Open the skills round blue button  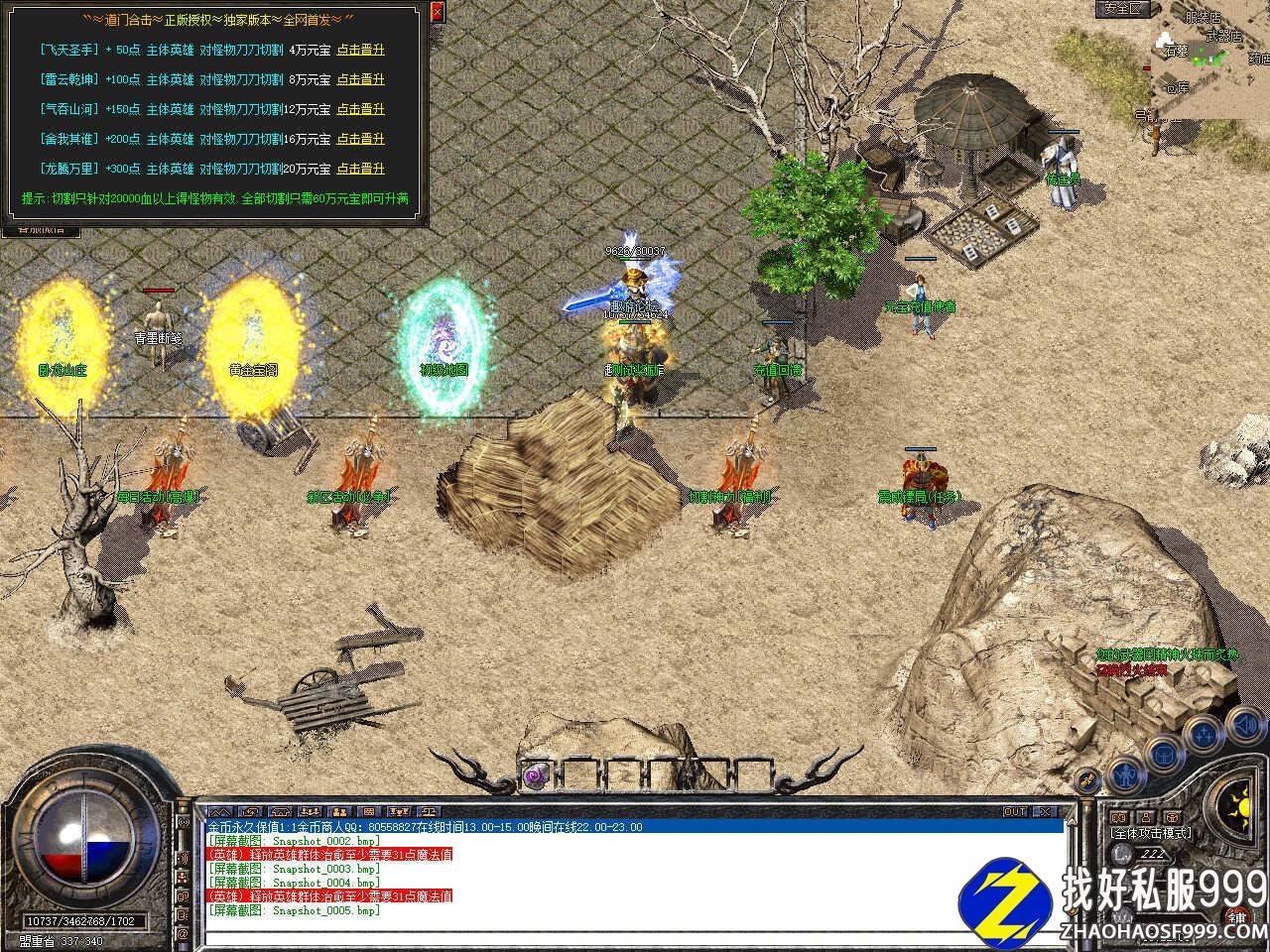click(1204, 735)
